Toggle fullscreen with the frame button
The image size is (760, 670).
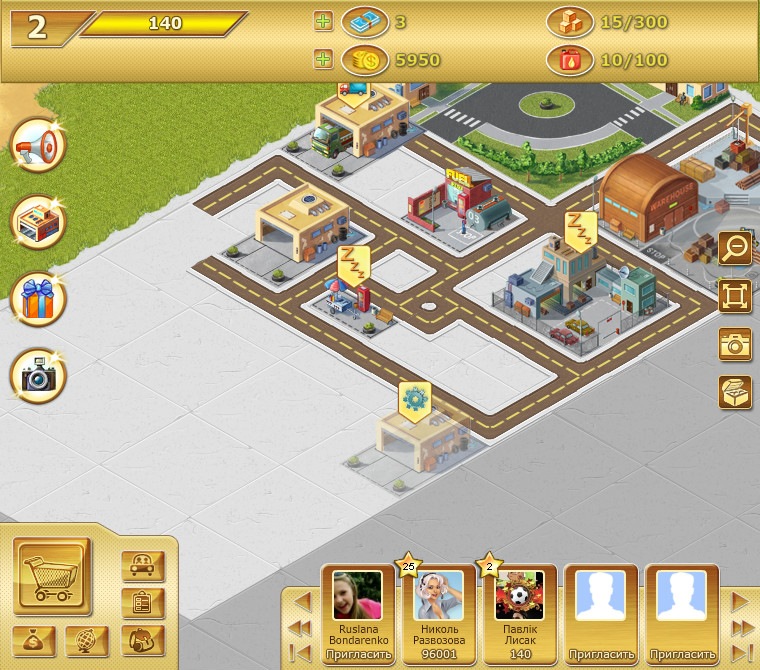(735, 296)
